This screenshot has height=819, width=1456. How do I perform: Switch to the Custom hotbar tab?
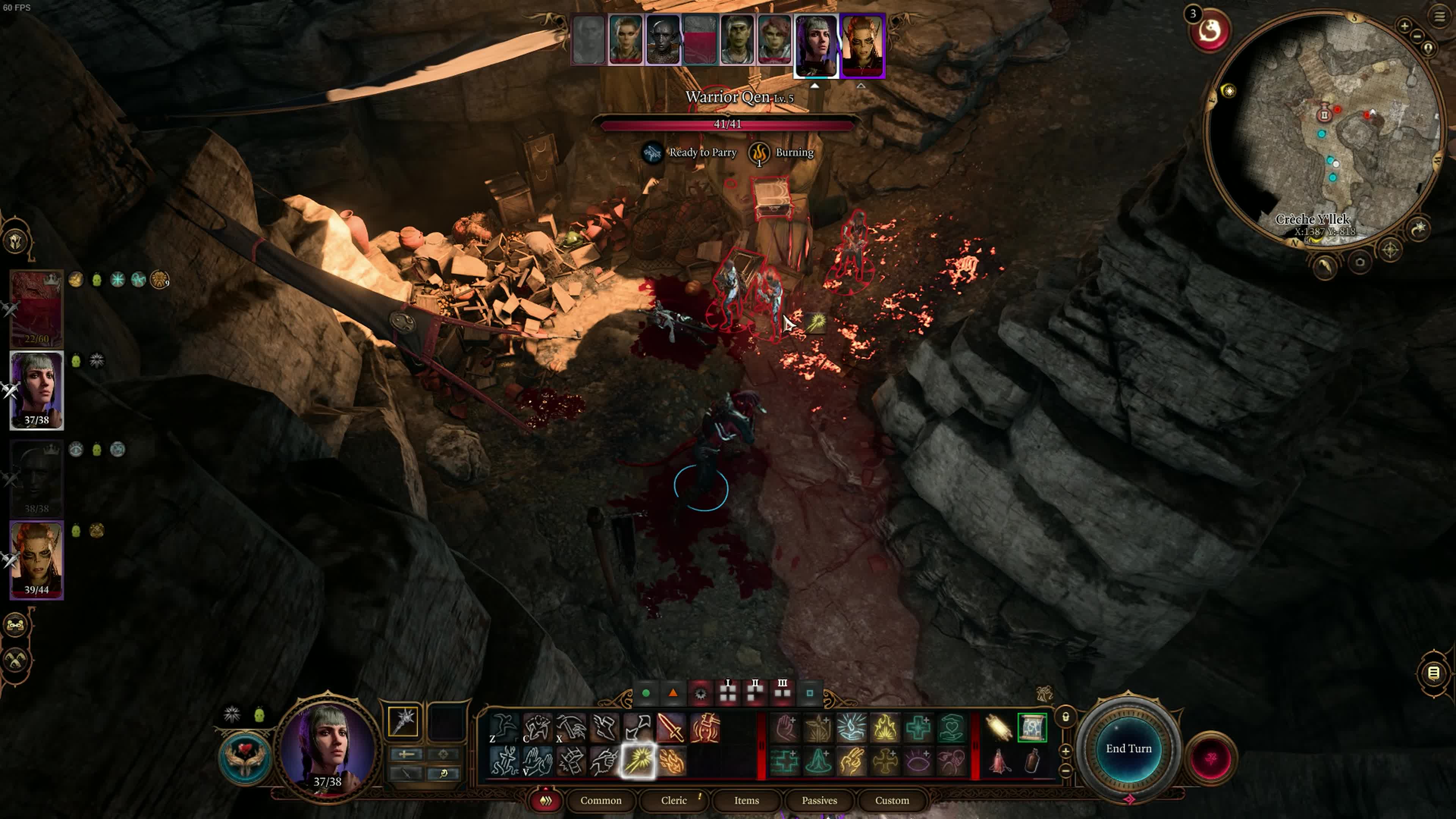(892, 800)
